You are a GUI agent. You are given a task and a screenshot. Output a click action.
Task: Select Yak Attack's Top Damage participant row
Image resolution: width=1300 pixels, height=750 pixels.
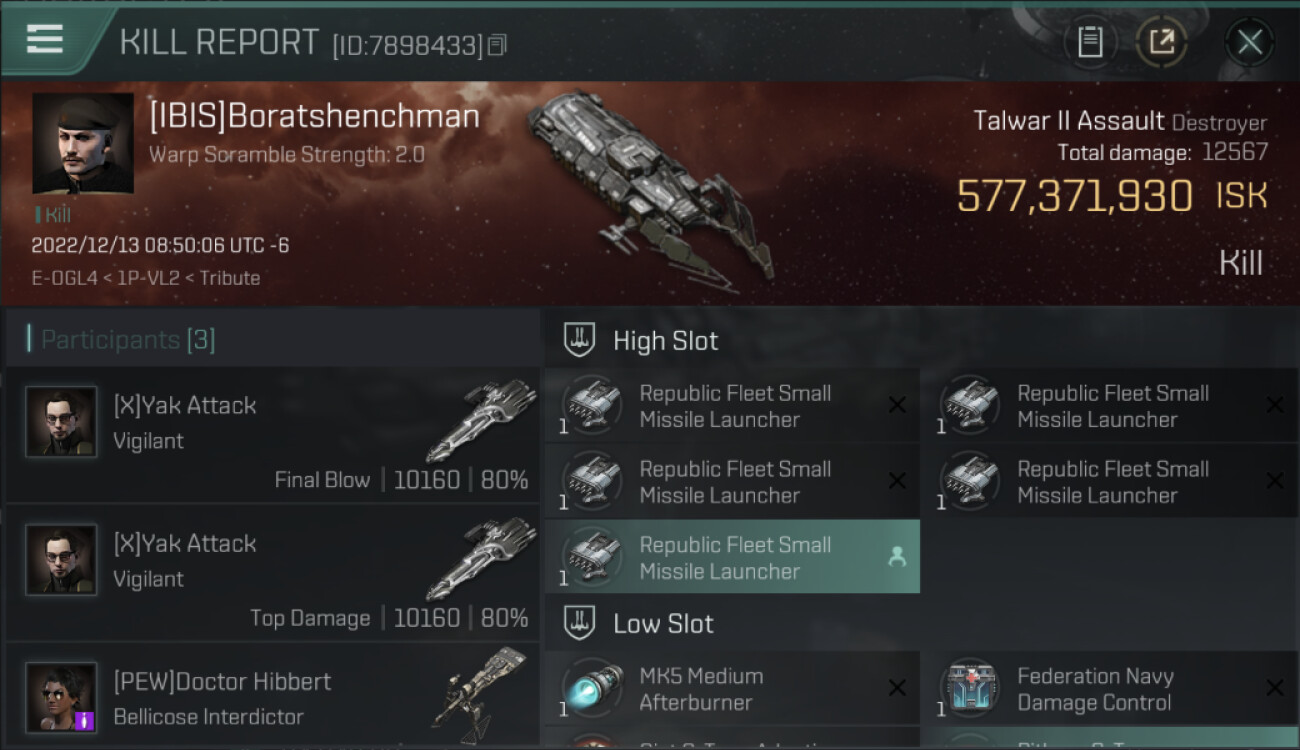point(272,573)
